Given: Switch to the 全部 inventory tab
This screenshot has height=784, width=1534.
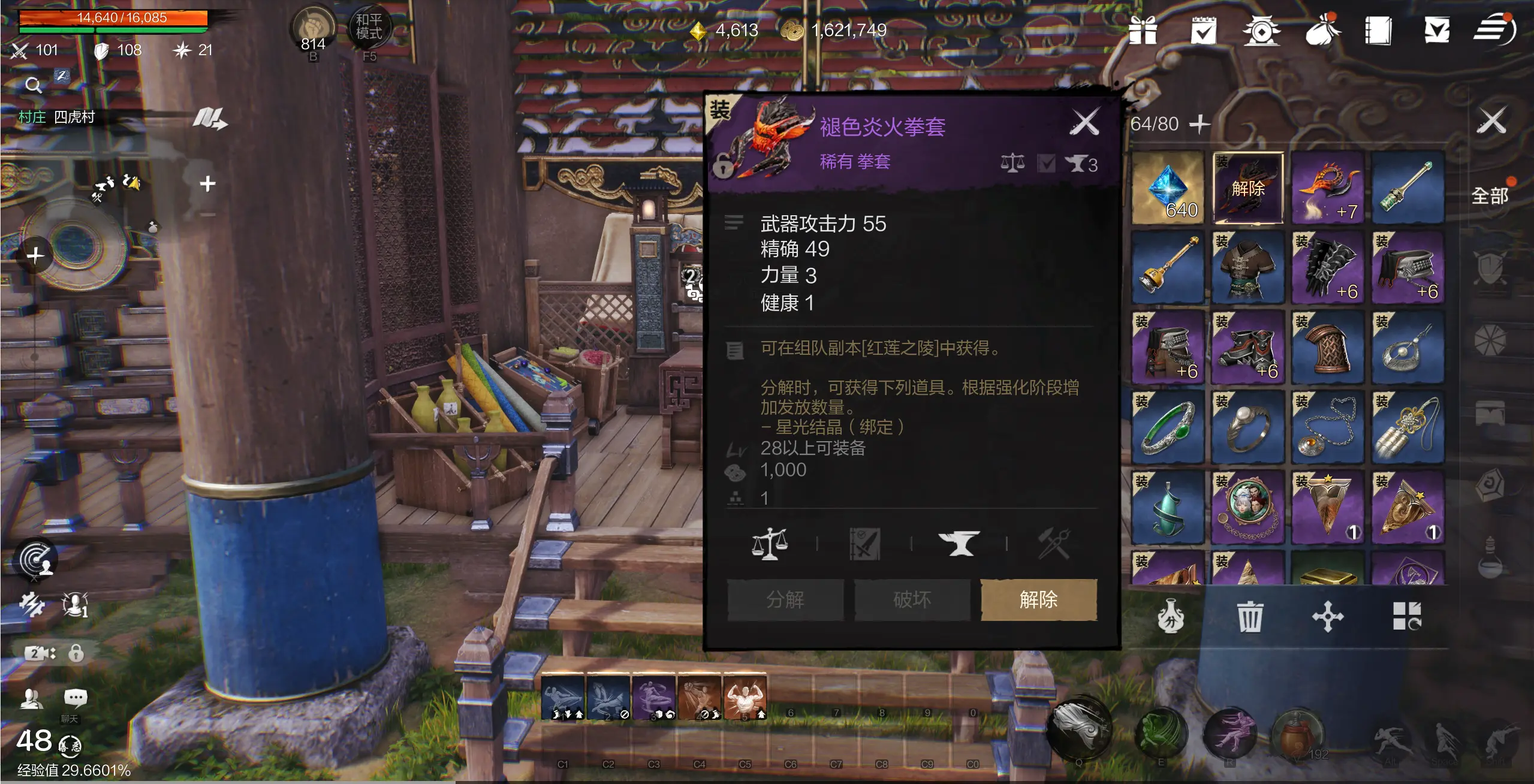Looking at the screenshot, I should click(x=1490, y=196).
